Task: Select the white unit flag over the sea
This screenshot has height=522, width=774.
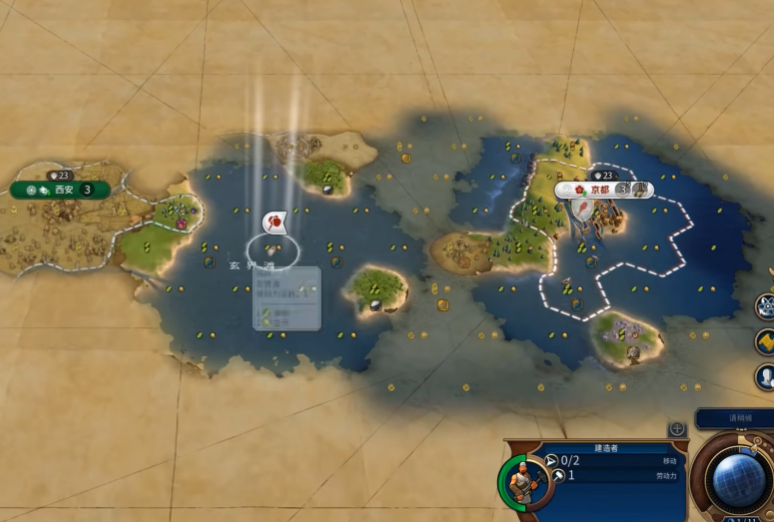Action: coord(275,222)
